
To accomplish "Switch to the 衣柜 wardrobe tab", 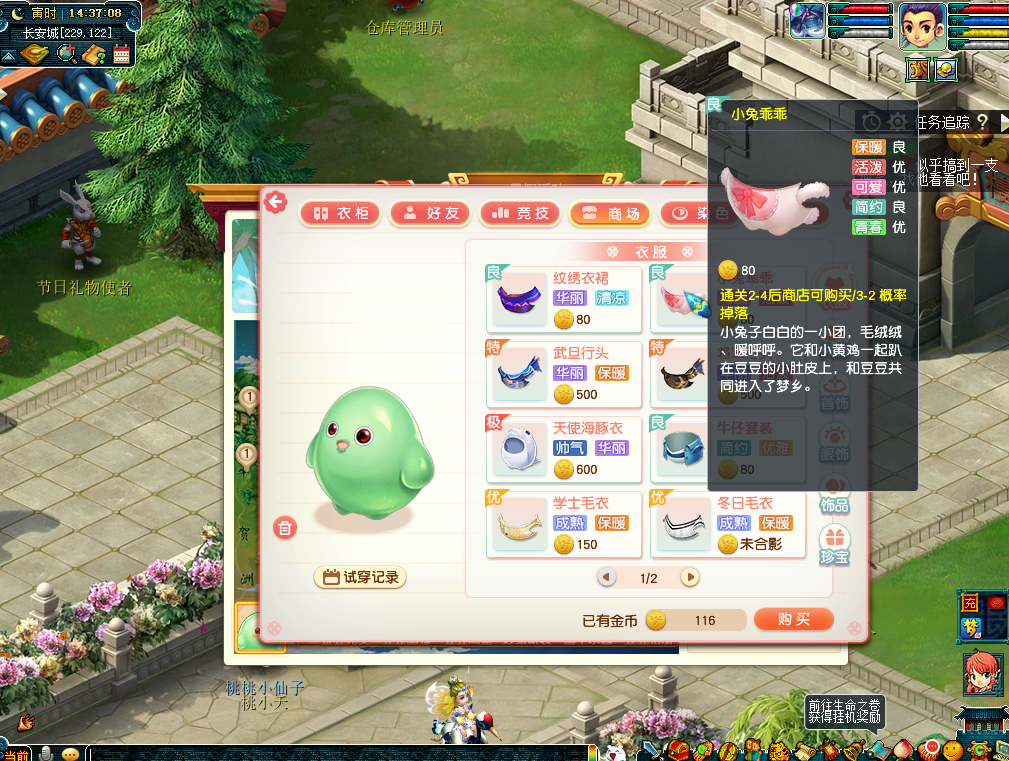I will click(341, 213).
